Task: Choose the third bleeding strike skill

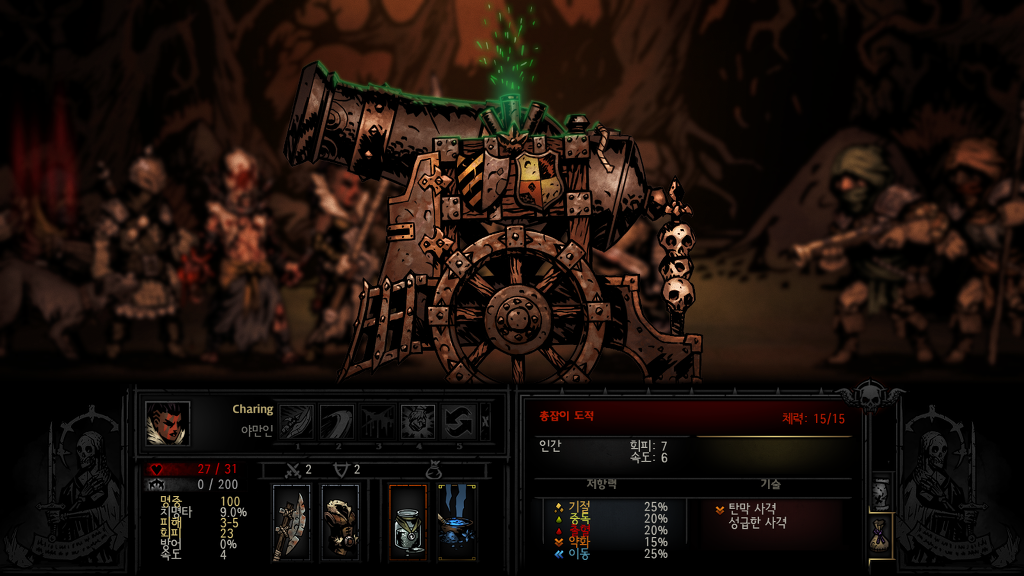Action: pos(377,422)
